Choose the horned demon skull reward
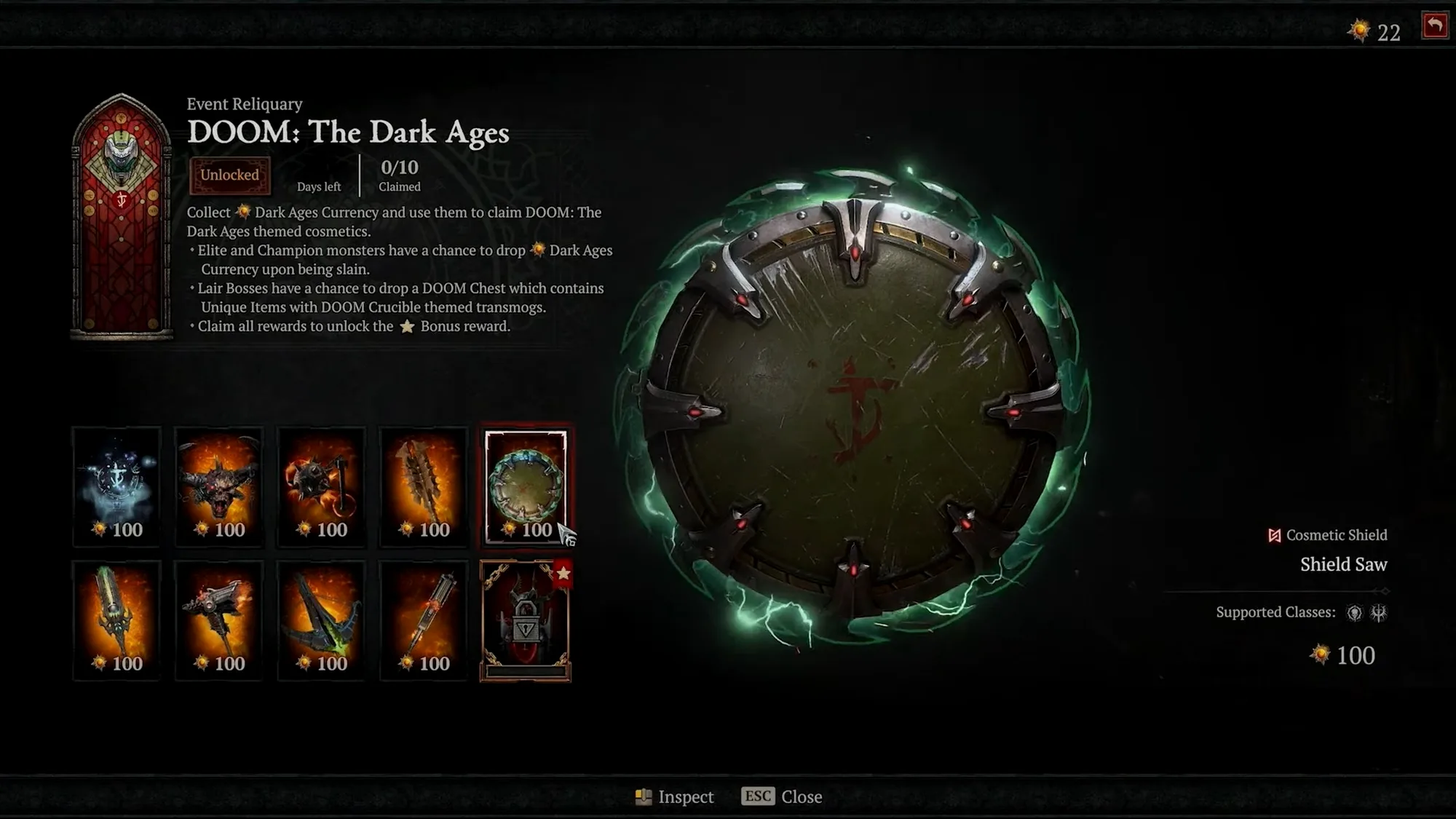Viewport: 1456px width, 819px height. [219, 486]
